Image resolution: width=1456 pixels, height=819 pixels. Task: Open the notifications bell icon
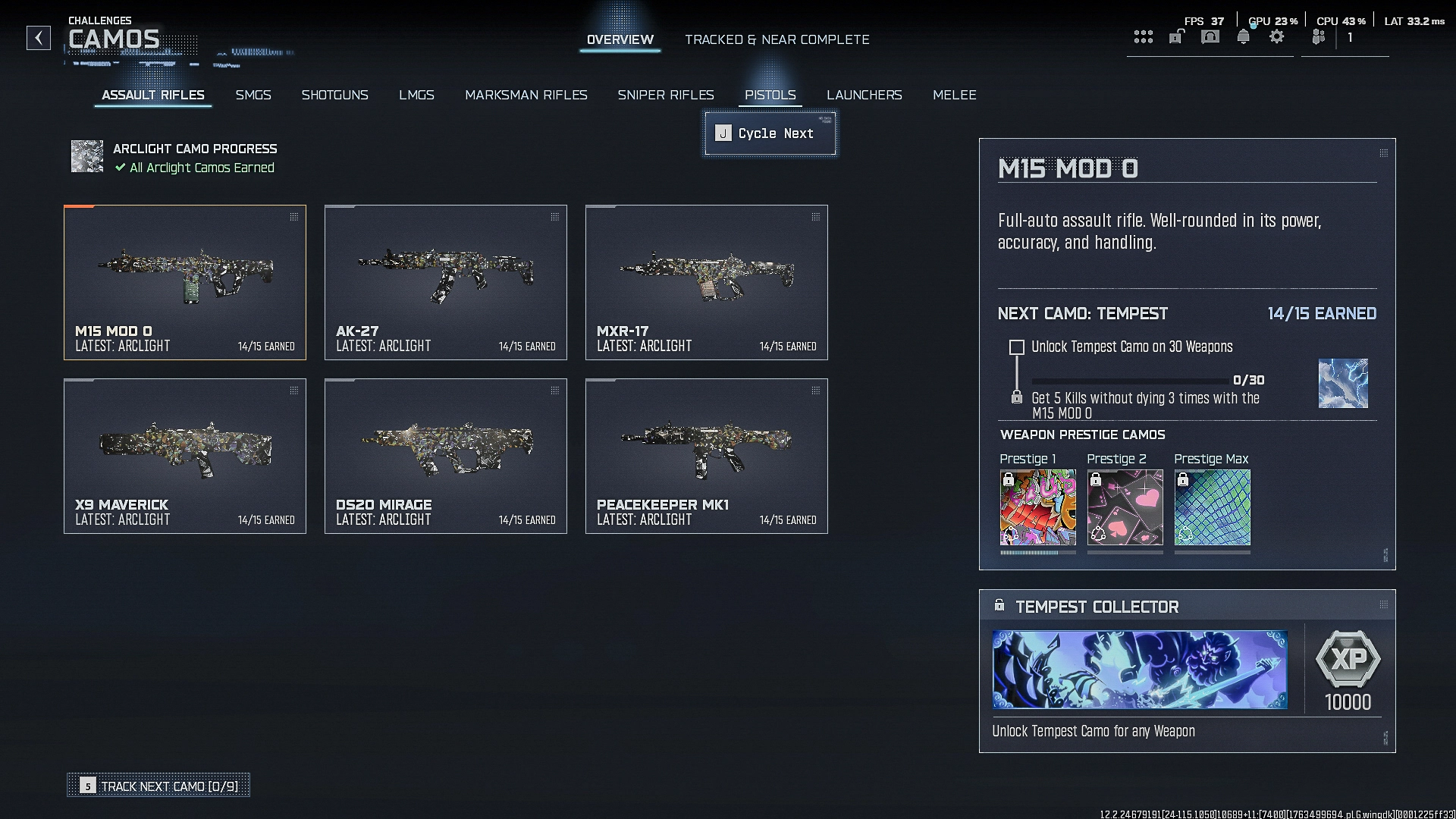tap(1244, 36)
